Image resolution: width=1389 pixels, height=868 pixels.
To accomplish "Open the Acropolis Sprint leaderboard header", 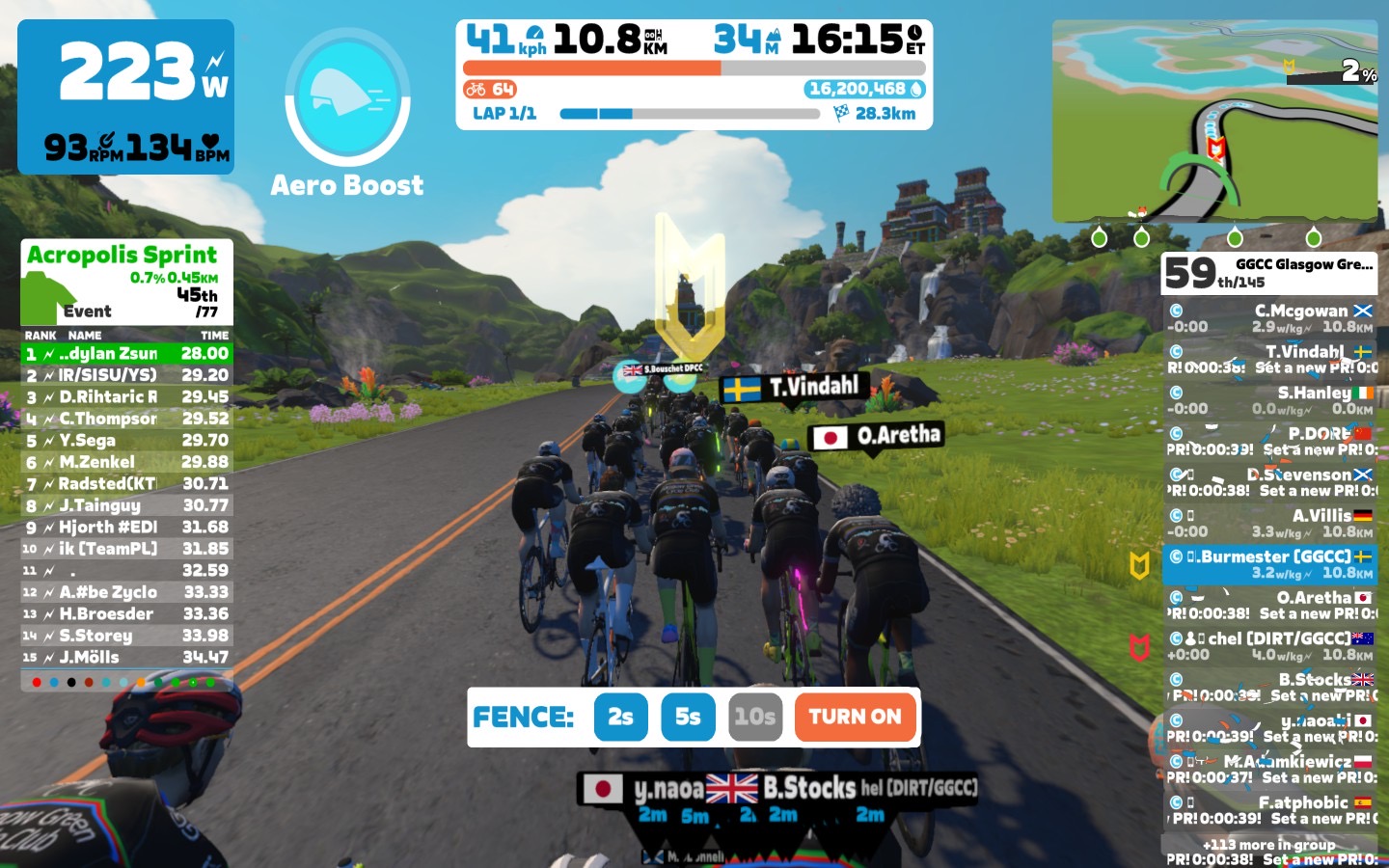I will pyautogui.click(x=126, y=282).
